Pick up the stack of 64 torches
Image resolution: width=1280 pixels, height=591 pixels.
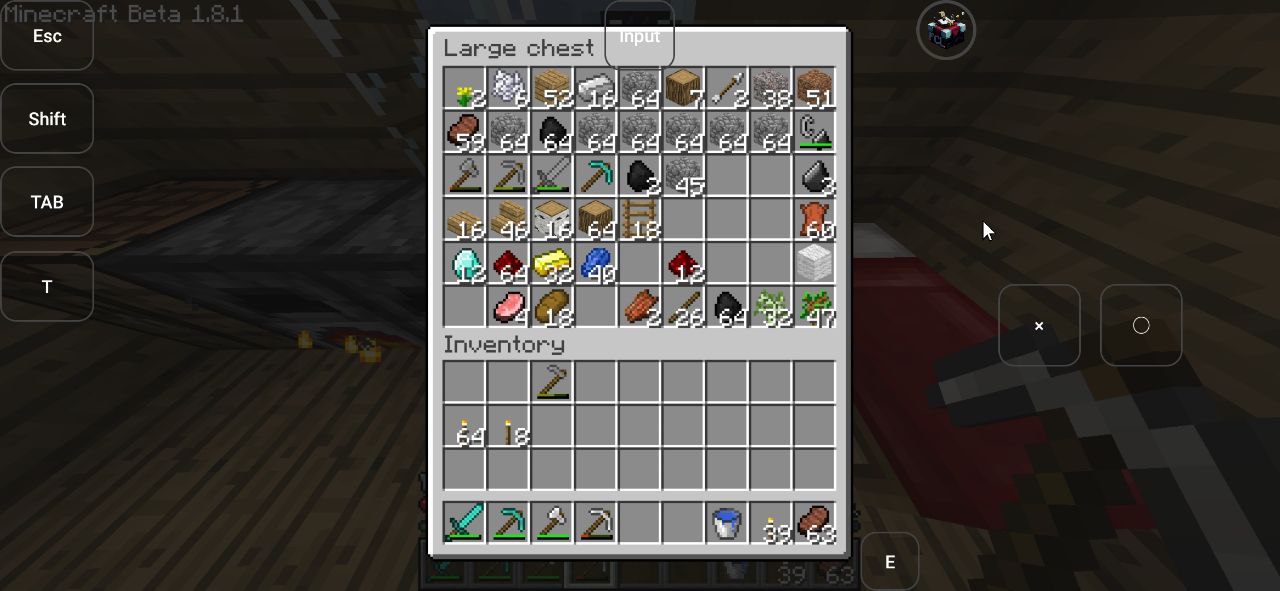pos(464,427)
